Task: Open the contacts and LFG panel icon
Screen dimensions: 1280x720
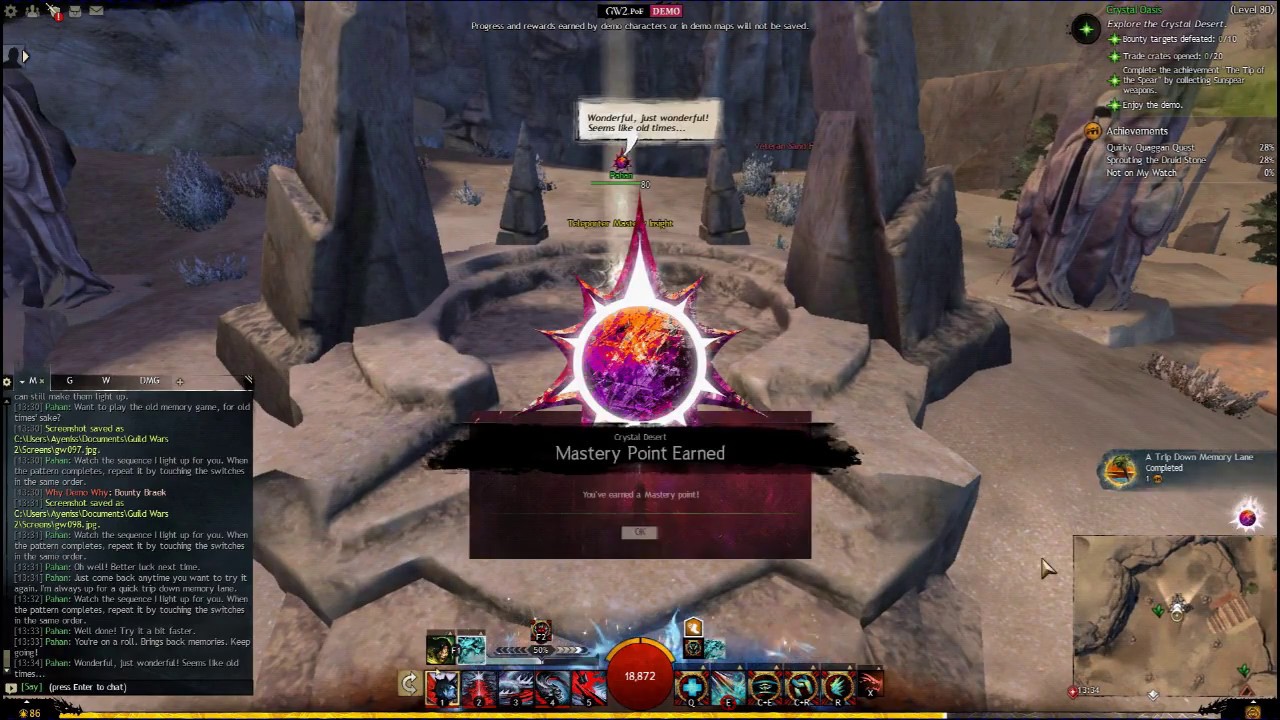Action: [x=33, y=11]
